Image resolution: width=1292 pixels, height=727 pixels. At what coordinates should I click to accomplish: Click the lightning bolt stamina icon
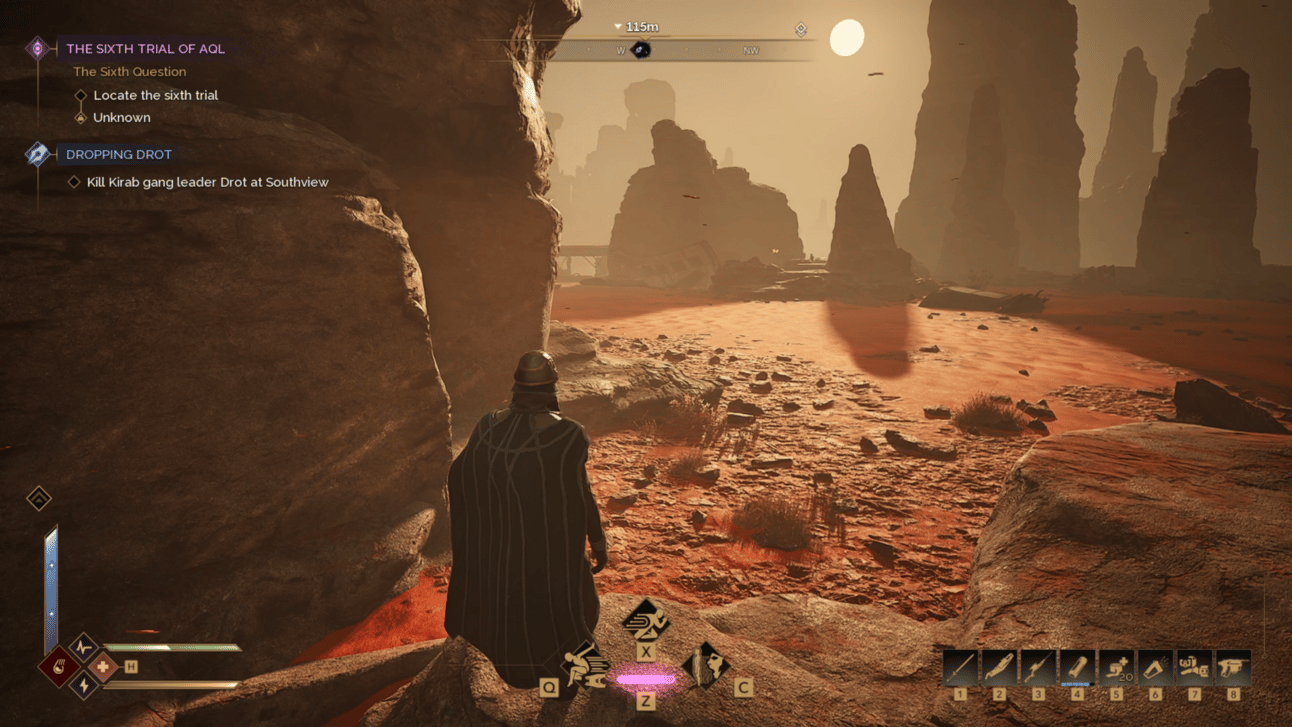(83, 686)
